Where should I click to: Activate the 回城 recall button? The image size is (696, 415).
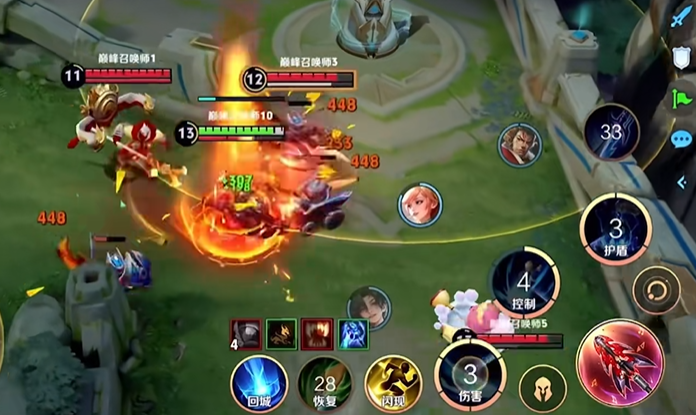coord(259,384)
